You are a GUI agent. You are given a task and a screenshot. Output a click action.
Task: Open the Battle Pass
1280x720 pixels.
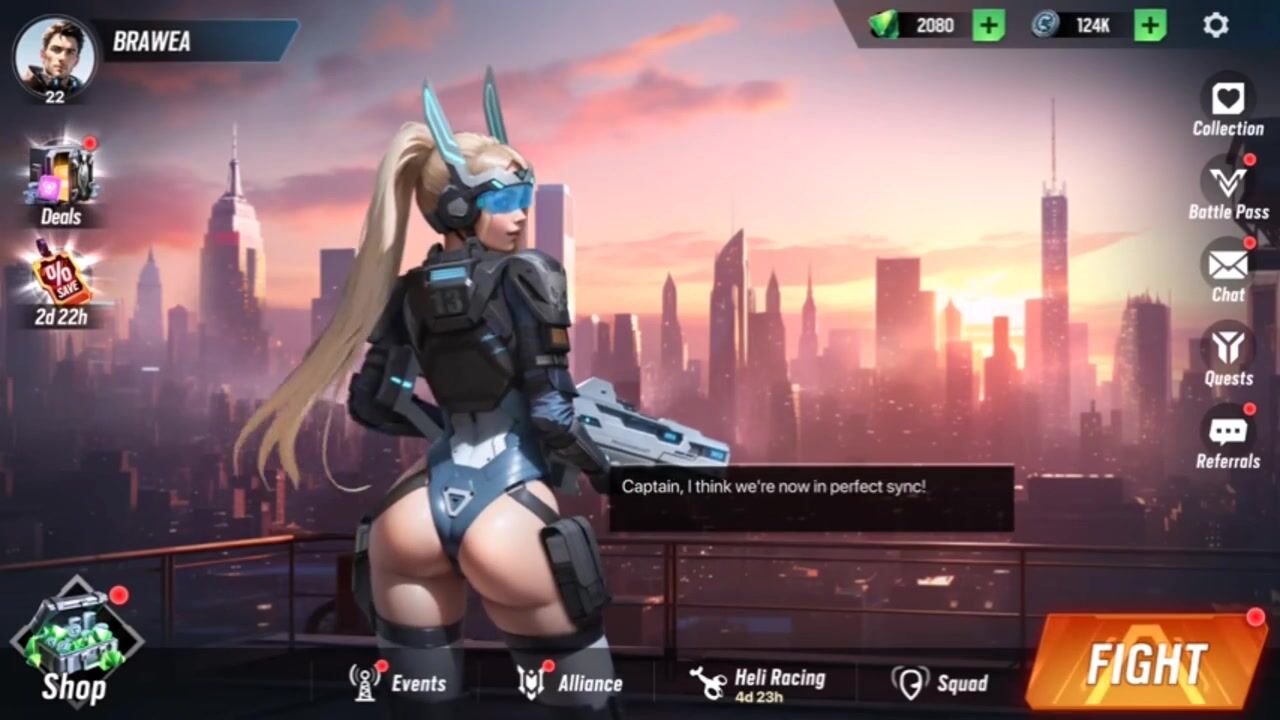[1227, 183]
